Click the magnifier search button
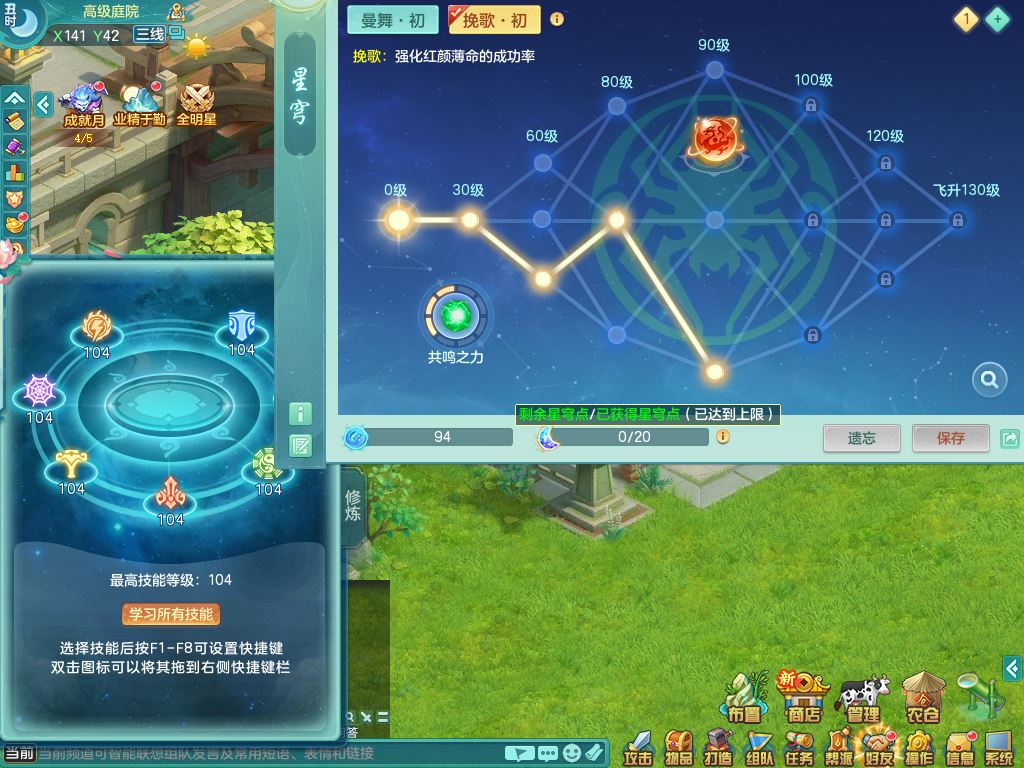The height and width of the screenshot is (768, 1024). point(989,379)
